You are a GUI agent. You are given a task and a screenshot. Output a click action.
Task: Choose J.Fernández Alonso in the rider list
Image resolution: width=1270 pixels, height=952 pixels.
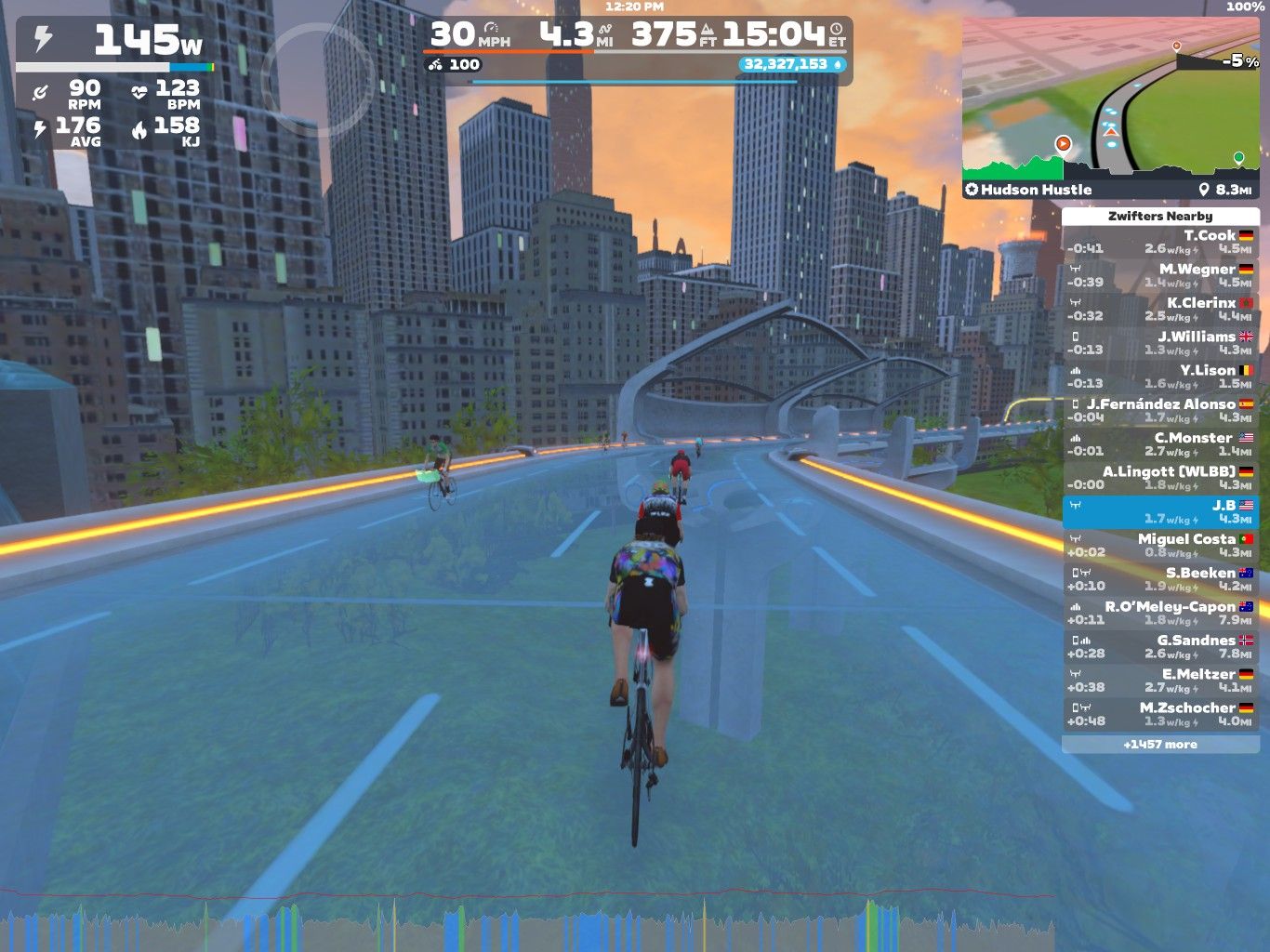[x=1160, y=410]
